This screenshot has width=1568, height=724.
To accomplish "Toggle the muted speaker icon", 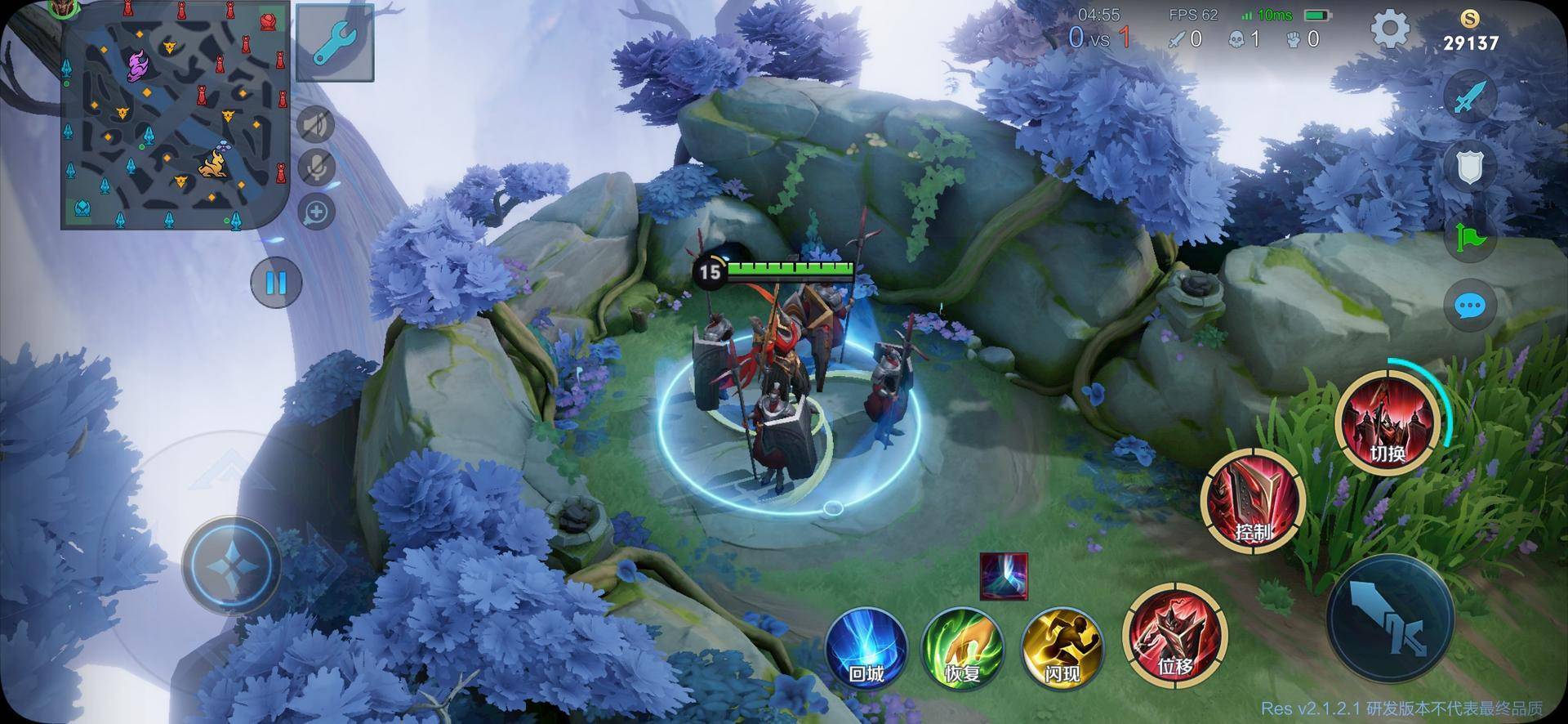I will [x=316, y=125].
